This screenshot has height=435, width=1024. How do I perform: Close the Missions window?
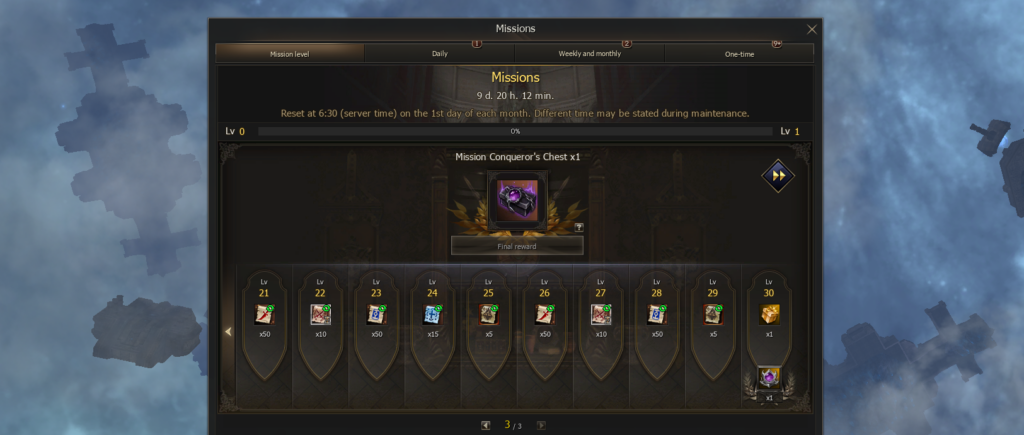(811, 29)
